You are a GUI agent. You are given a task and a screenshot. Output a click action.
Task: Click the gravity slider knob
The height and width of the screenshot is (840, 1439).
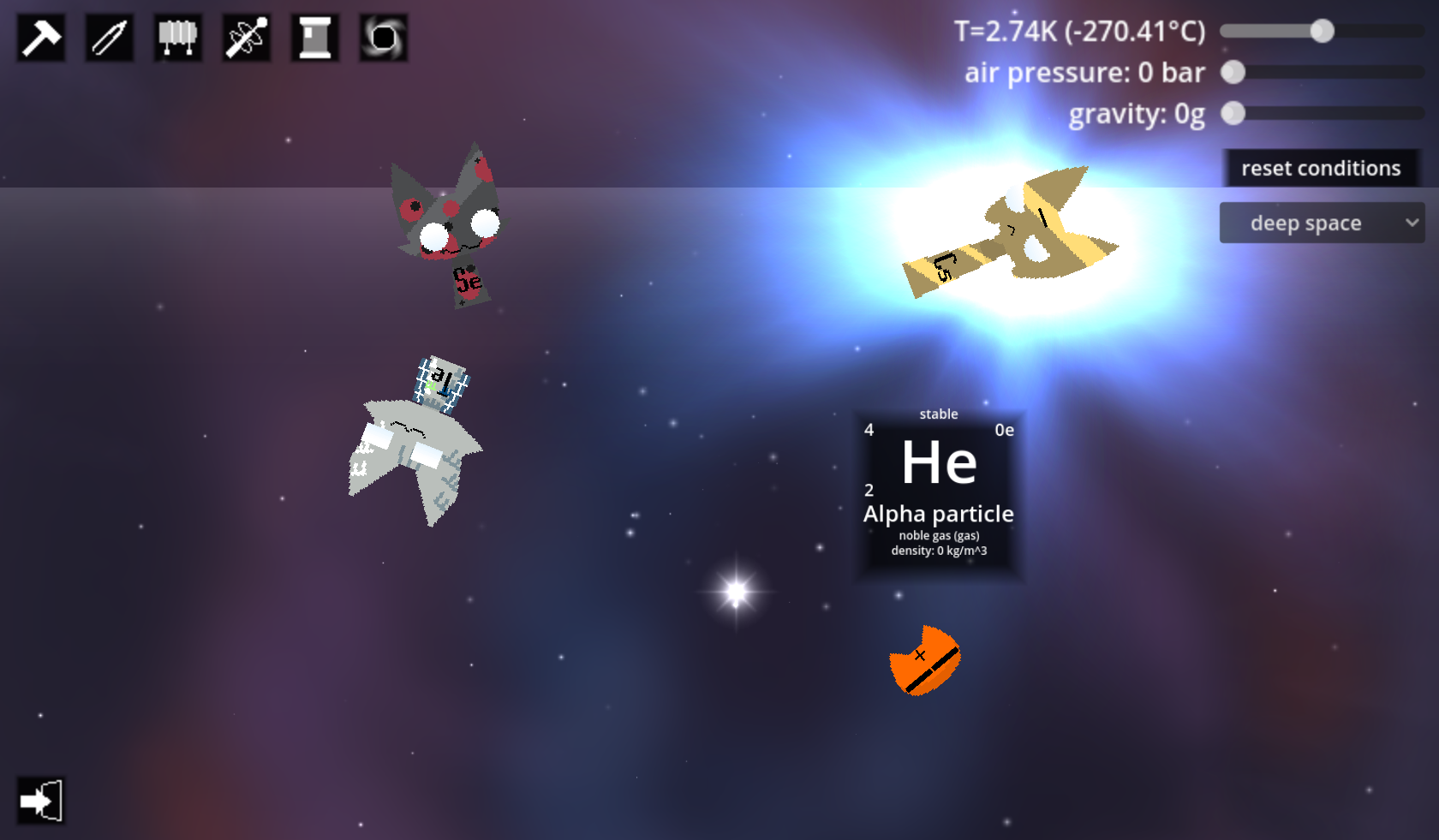(x=1233, y=112)
